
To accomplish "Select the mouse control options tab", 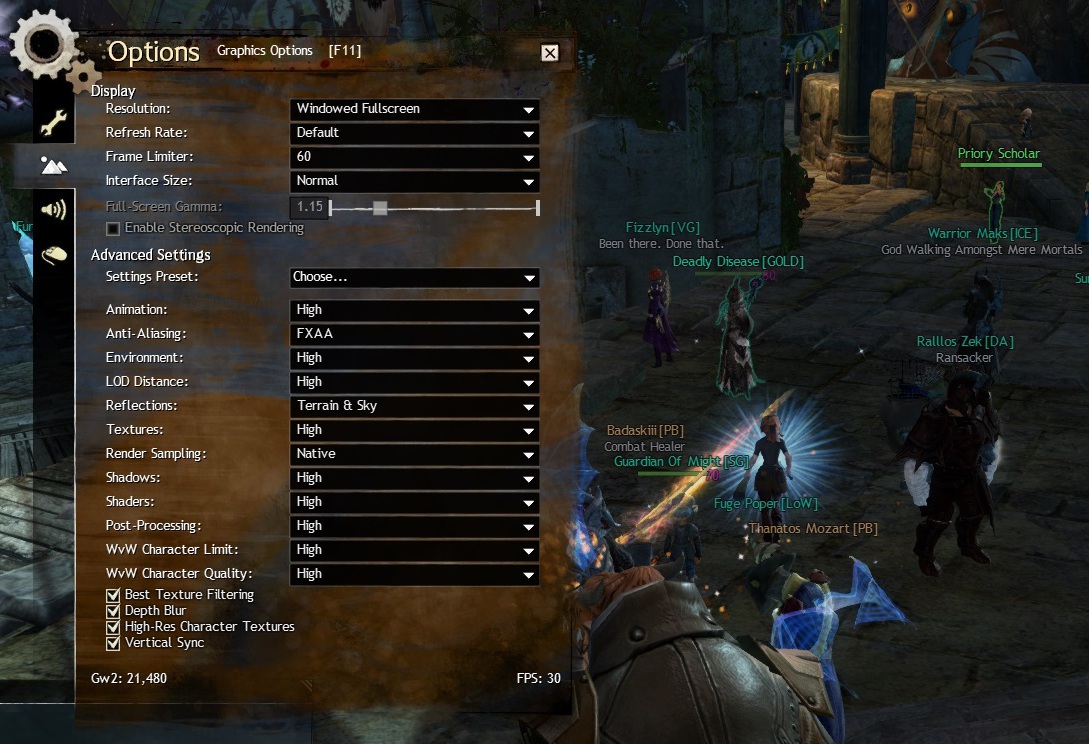I will tap(53, 256).
